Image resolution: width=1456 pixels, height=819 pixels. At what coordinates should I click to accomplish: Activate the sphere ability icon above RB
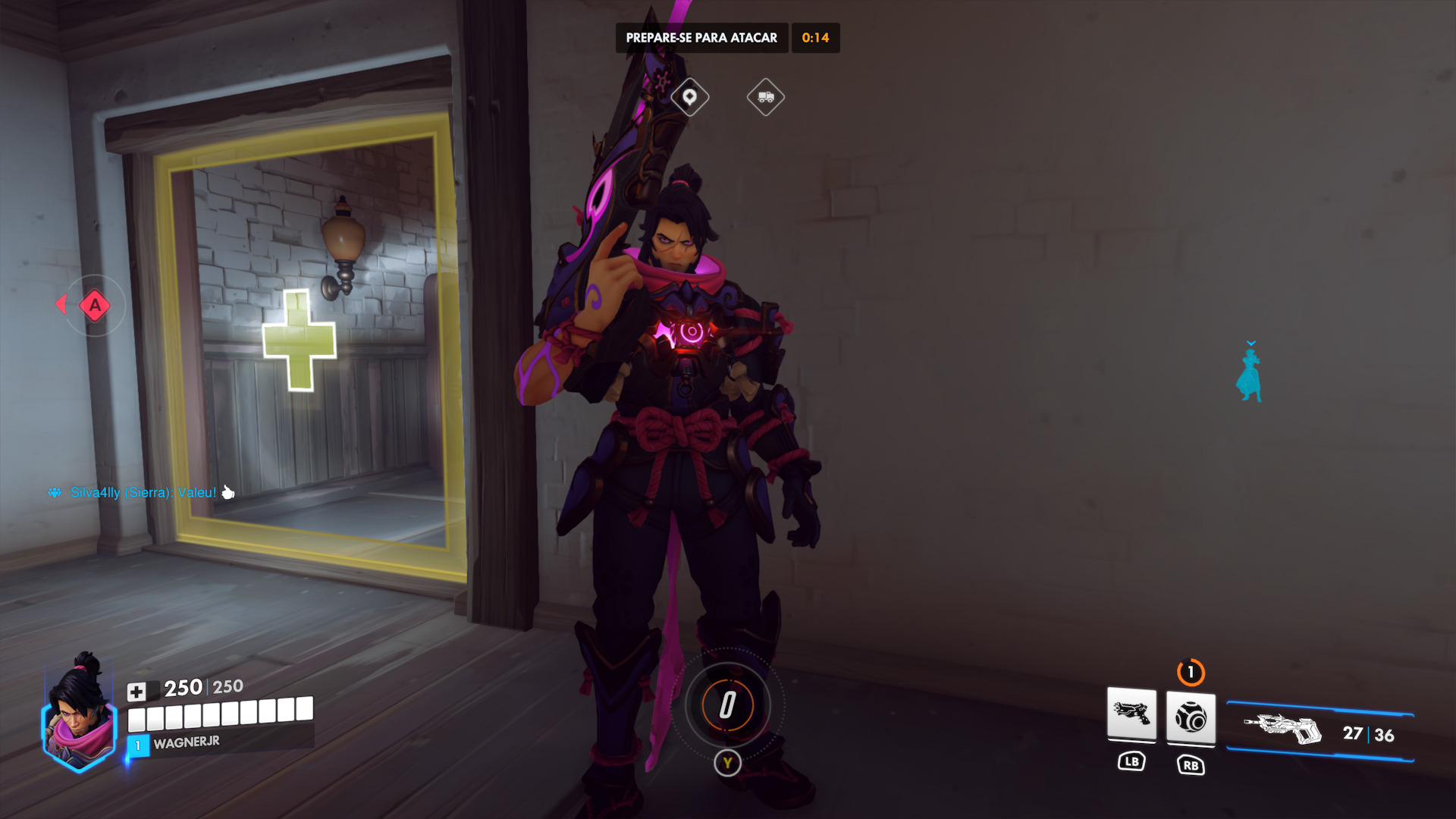(1191, 717)
